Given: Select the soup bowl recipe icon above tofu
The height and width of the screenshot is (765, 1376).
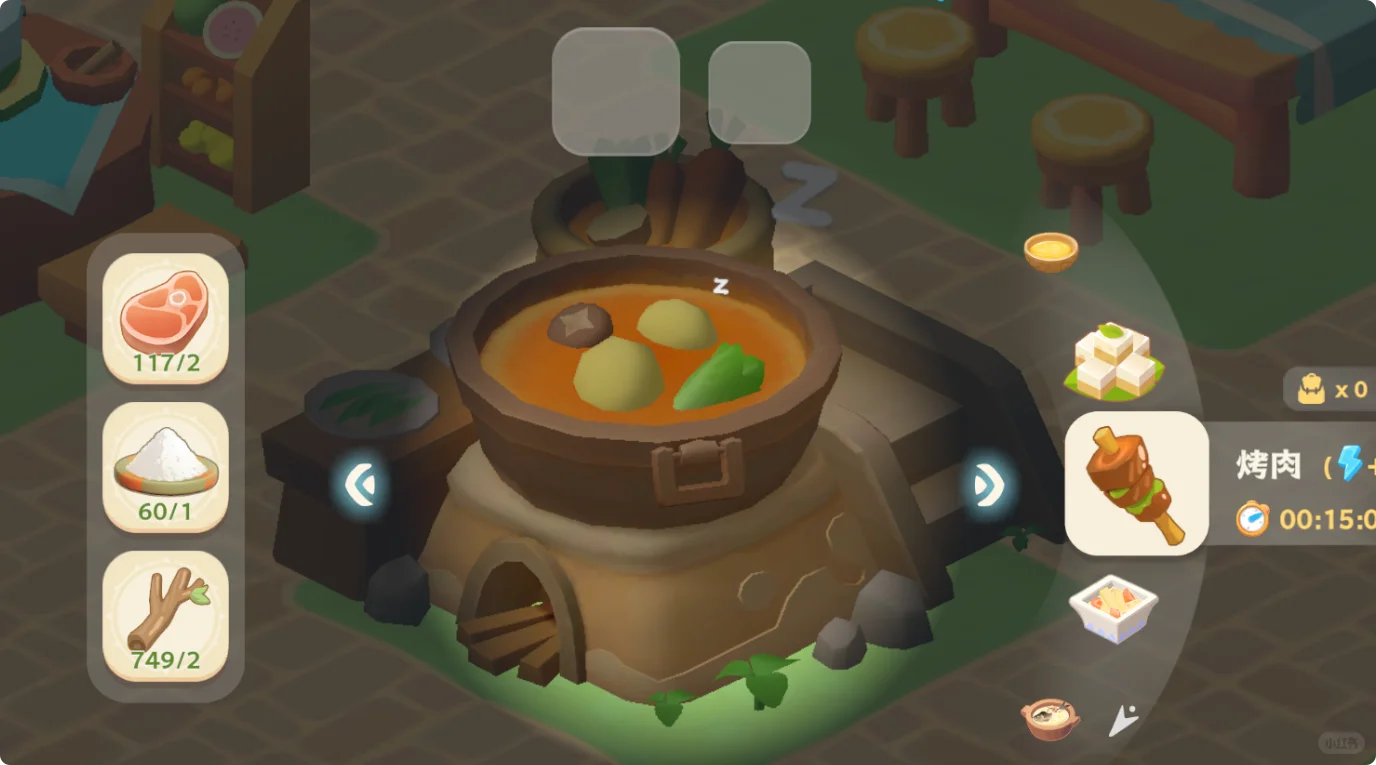Looking at the screenshot, I should point(1050,250).
